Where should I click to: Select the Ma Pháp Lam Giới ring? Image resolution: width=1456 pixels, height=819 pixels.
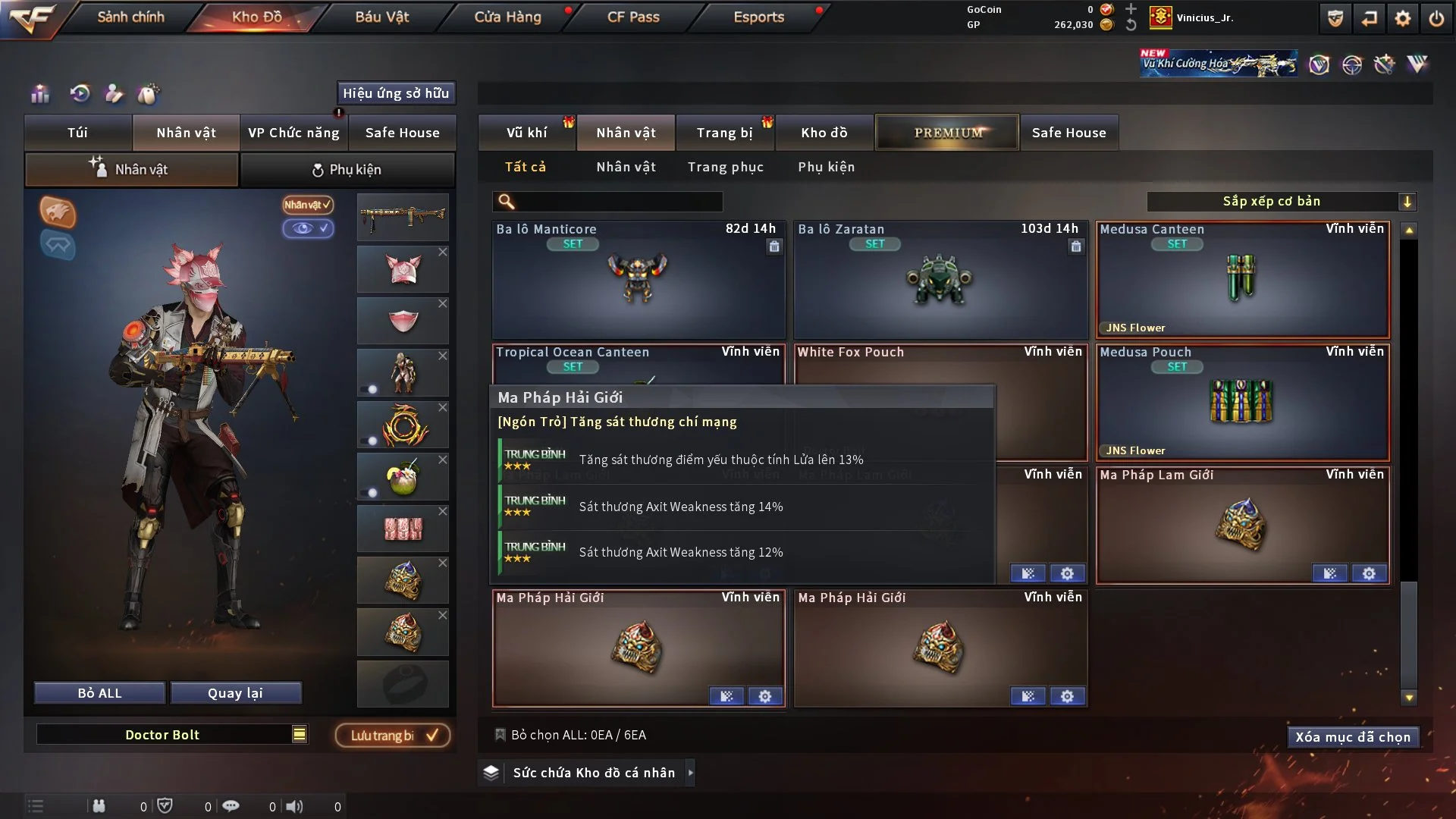click(x=1242, y=525)
